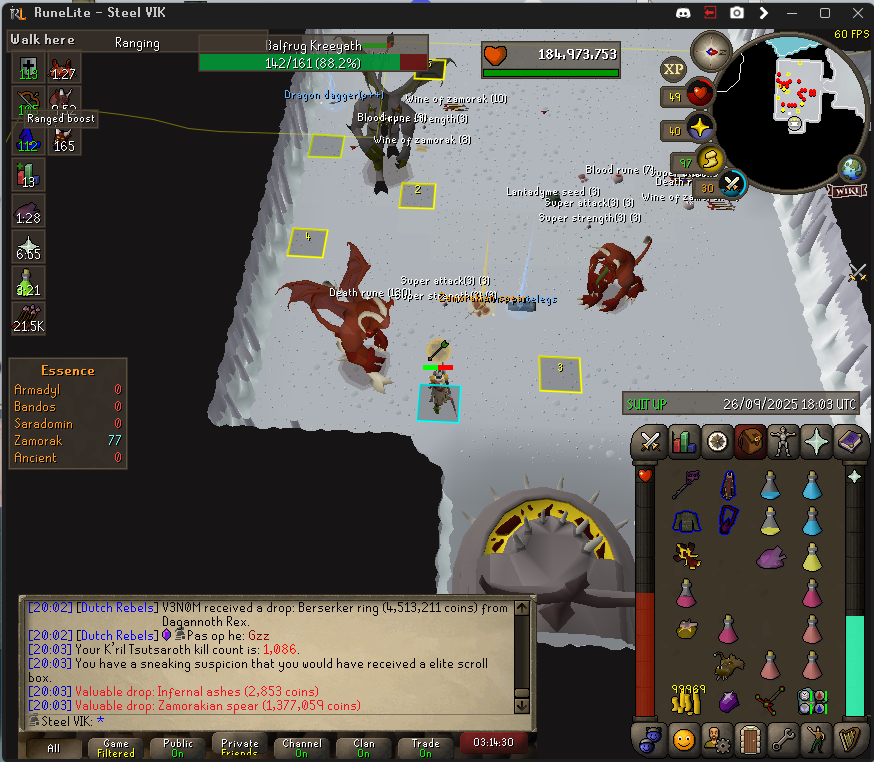Select the Game chat filter tab

click(x=116, y=748)
